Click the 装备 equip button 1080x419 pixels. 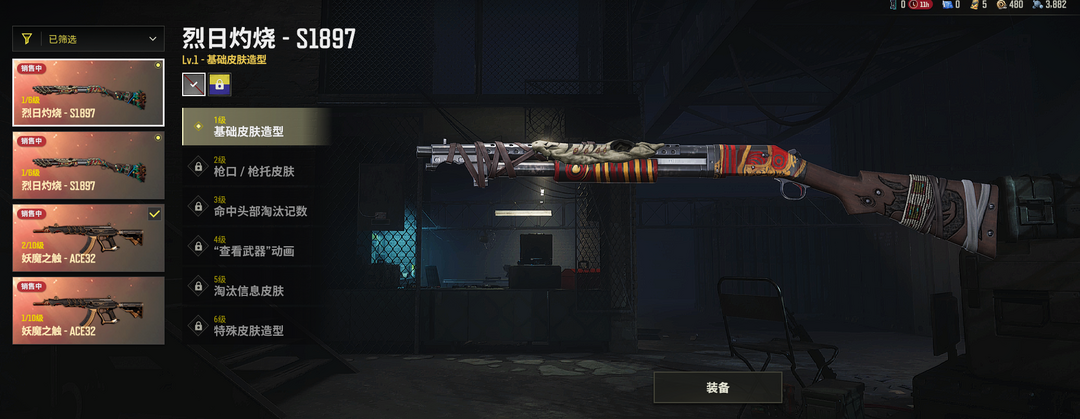point(717,387)
